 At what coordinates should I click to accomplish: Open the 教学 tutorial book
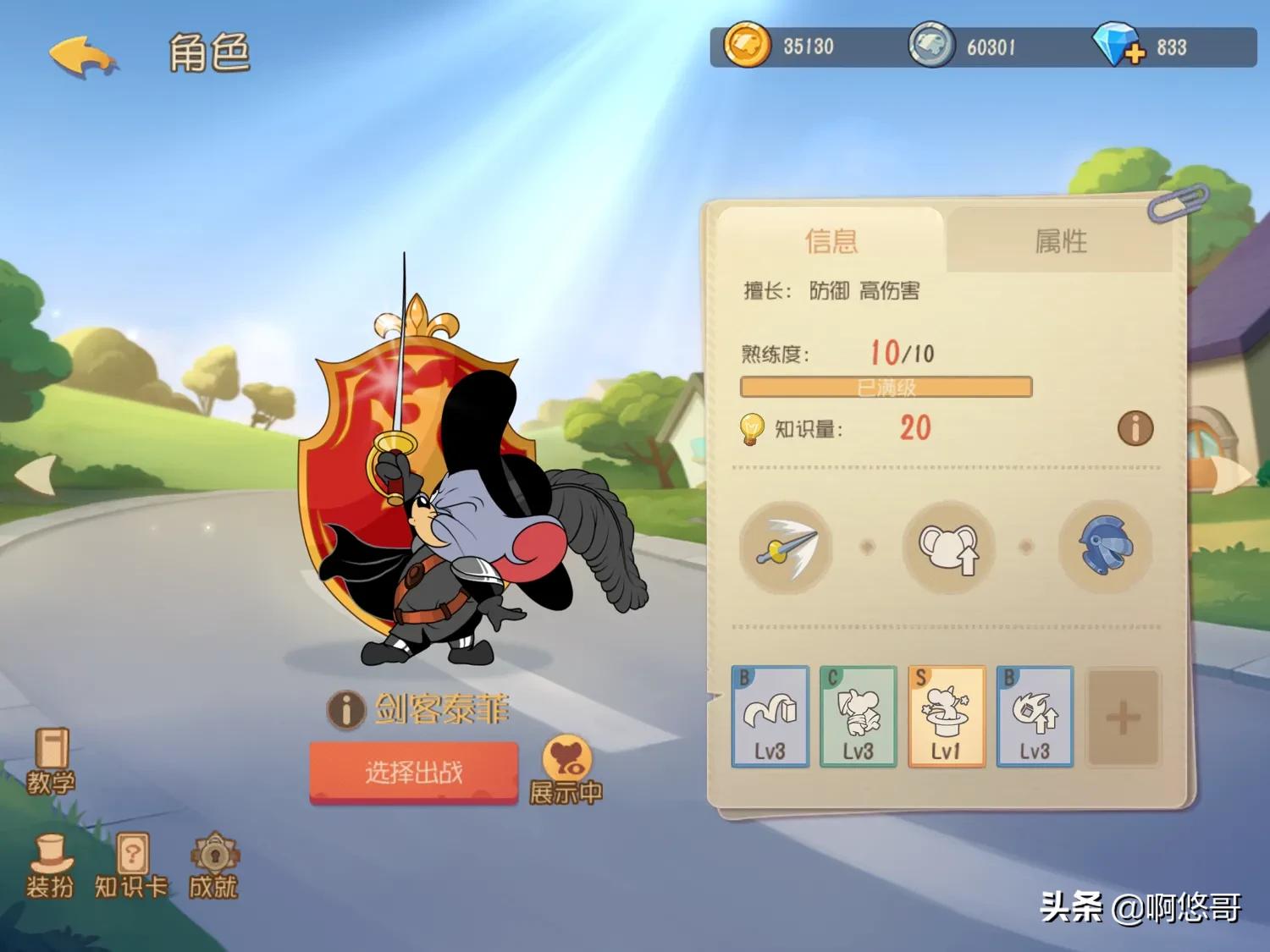click(x=51, y=761)
